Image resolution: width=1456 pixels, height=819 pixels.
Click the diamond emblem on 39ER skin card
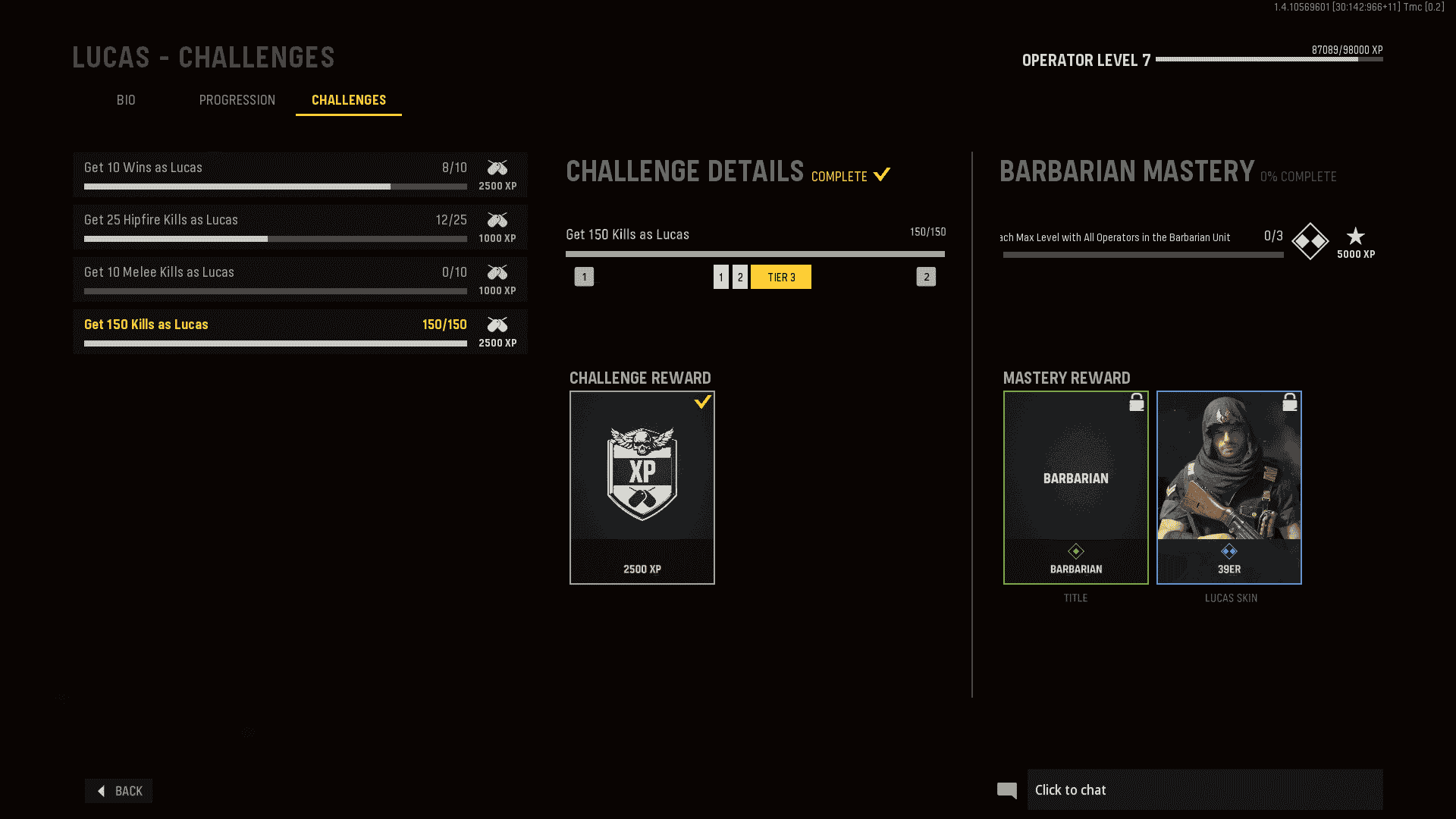pyautogui.click(x=1228, y=552)
